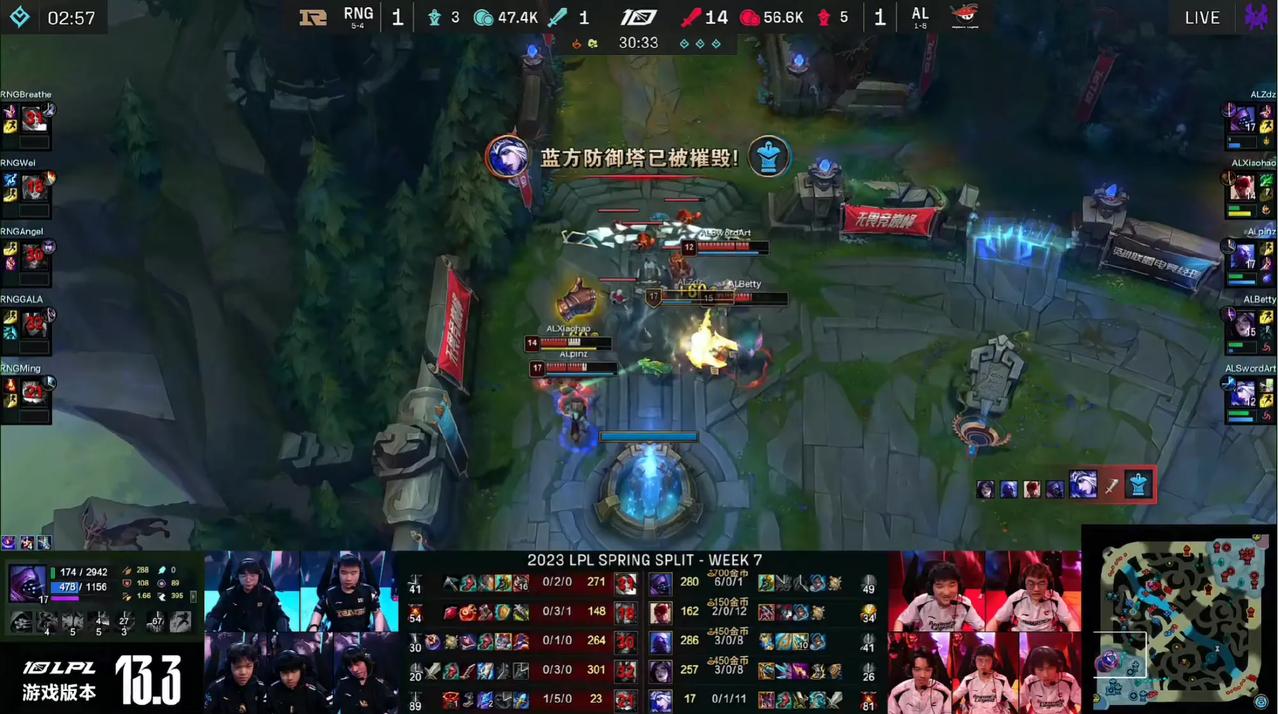The image size is (1278, 714).
Task: Select ALZdz's champion portrait
Action: [x=1242, y=120]
